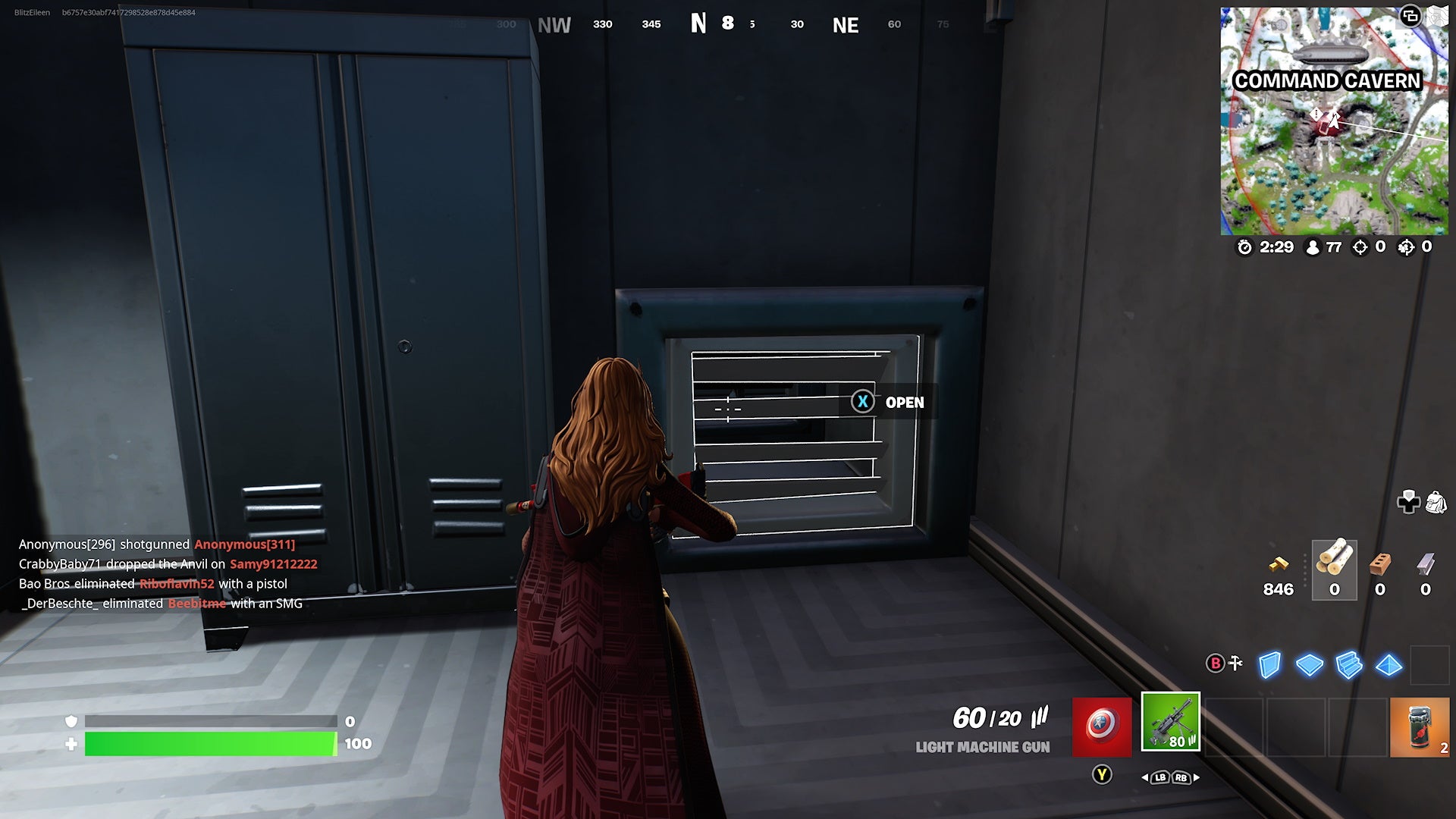
Task: Select the pickaxe icon beside the B button
Action: point(1235,663)
